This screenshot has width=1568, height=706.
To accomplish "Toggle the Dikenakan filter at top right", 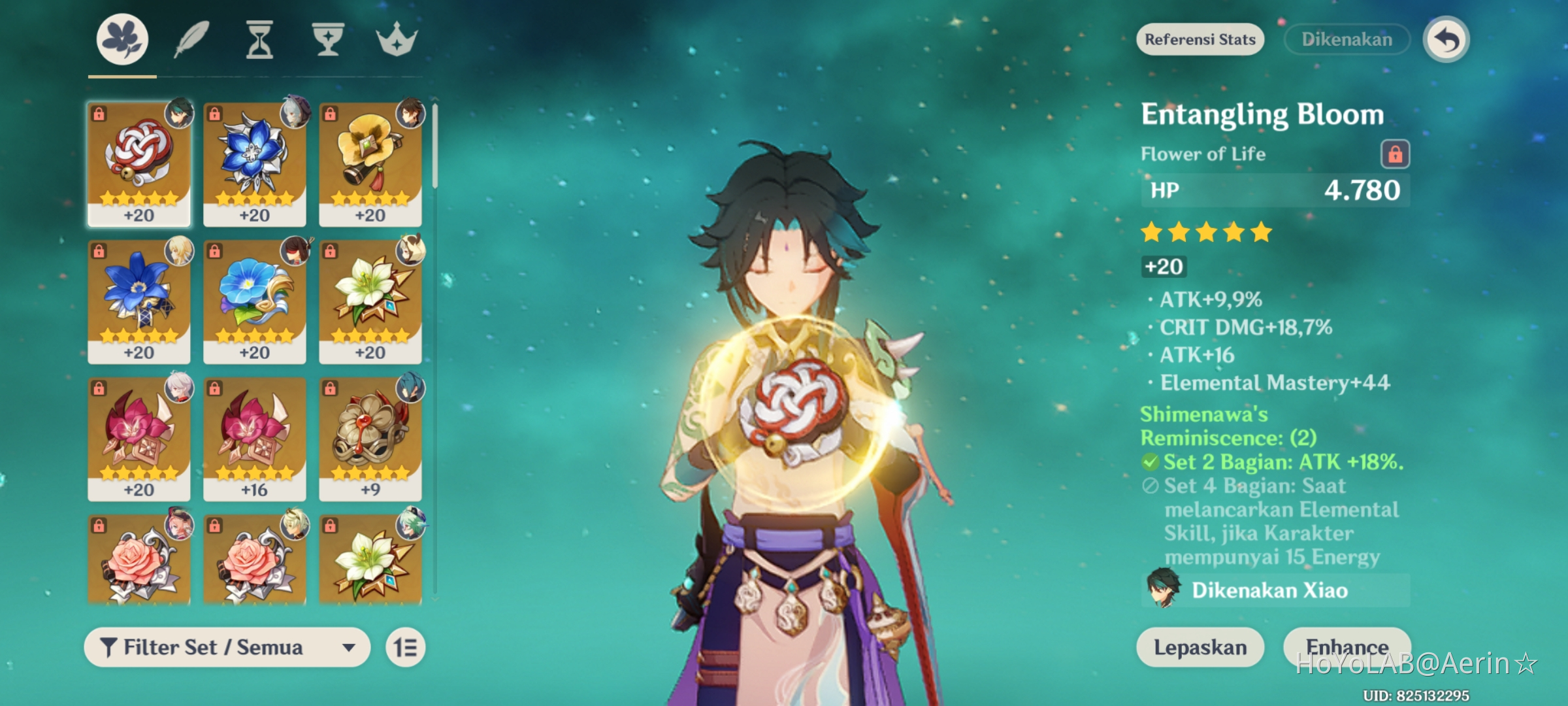I will tap(1346, 39).
